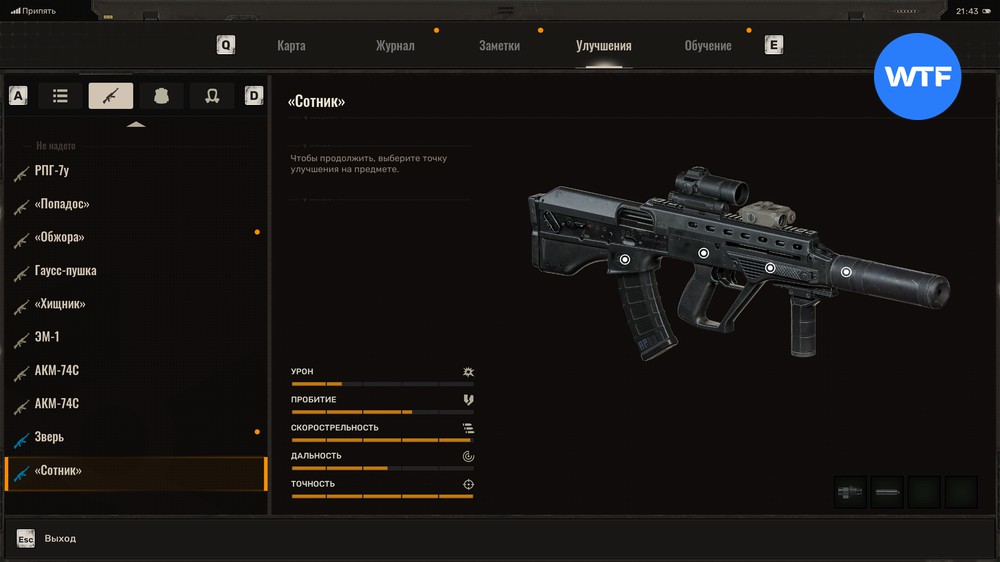Go to the Обучение tab
This screenshot has height=562, width=1000.
coord(707,46)
